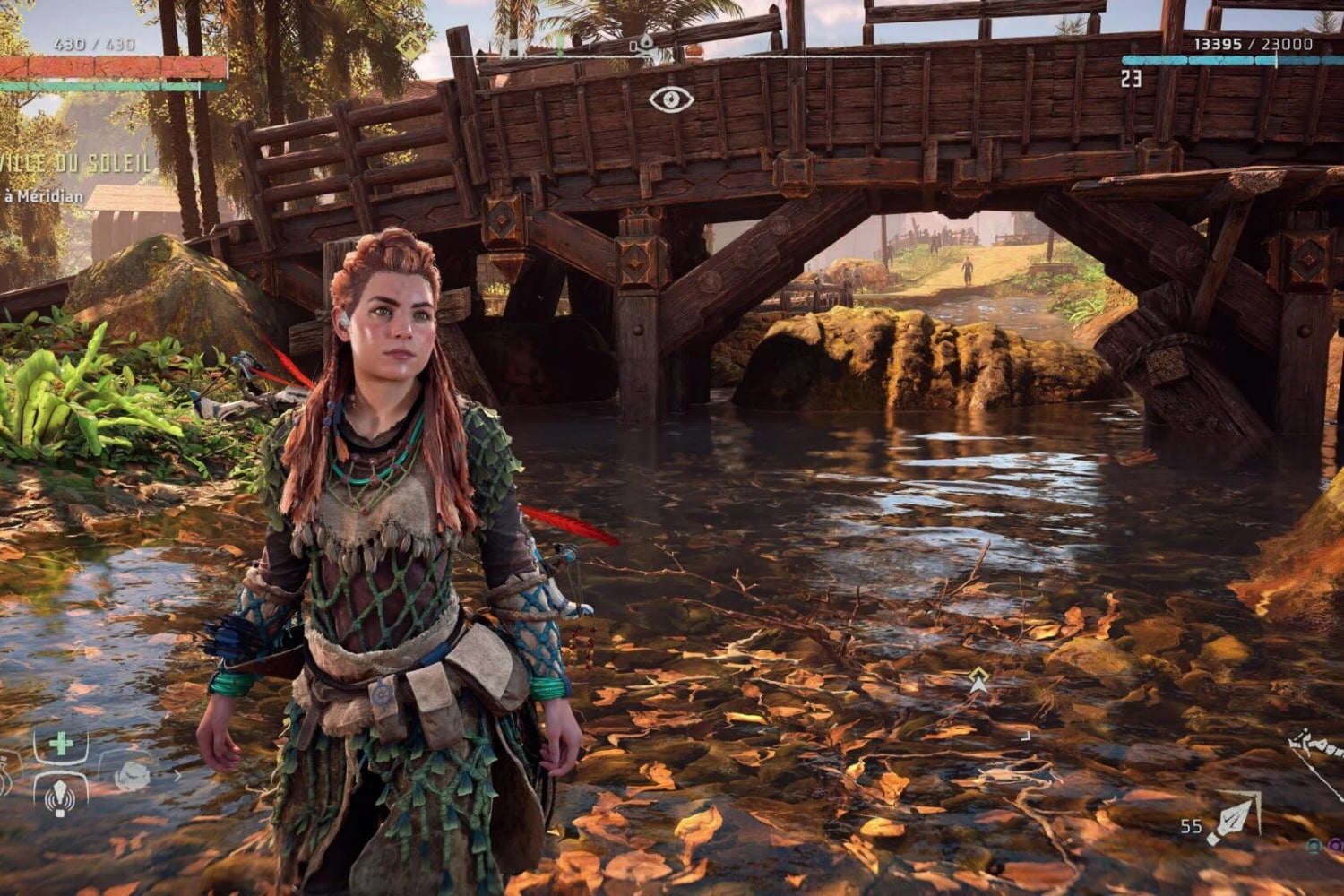Use the green plus healing item
This screenshot has height=896, width=1344.
[x=61, y=744]
